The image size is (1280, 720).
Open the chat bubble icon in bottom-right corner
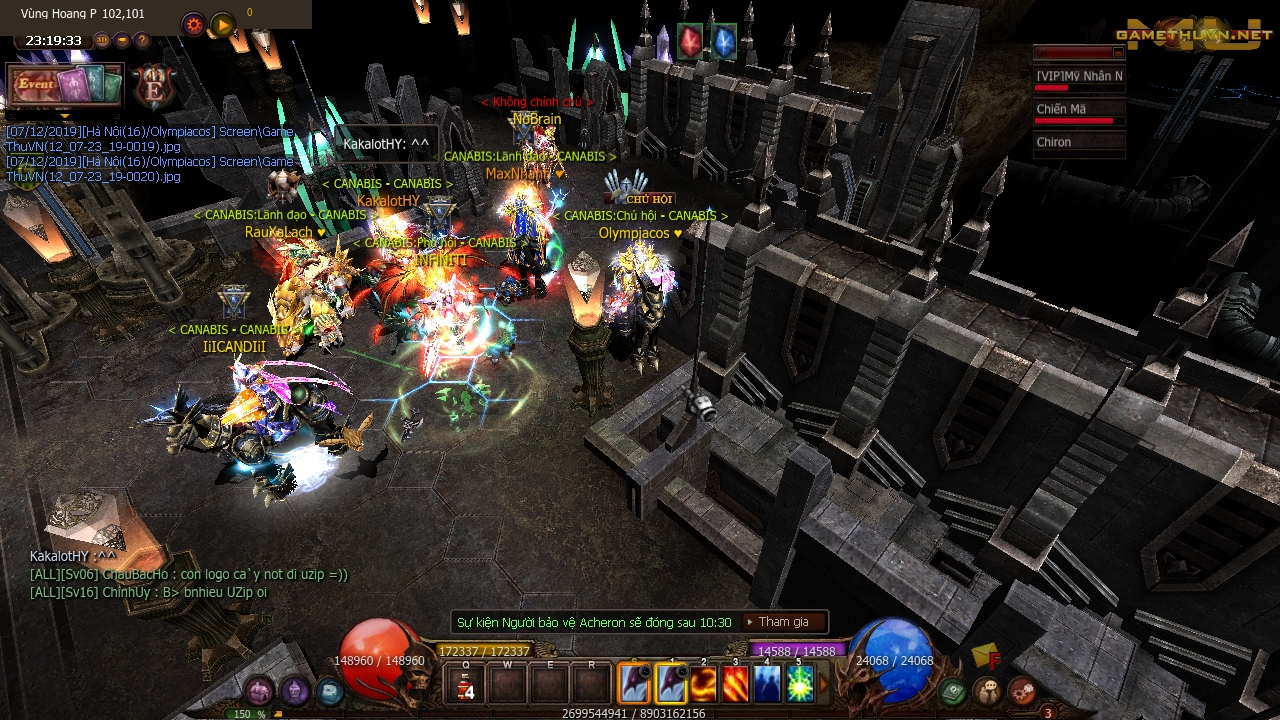tap(989, 689)
